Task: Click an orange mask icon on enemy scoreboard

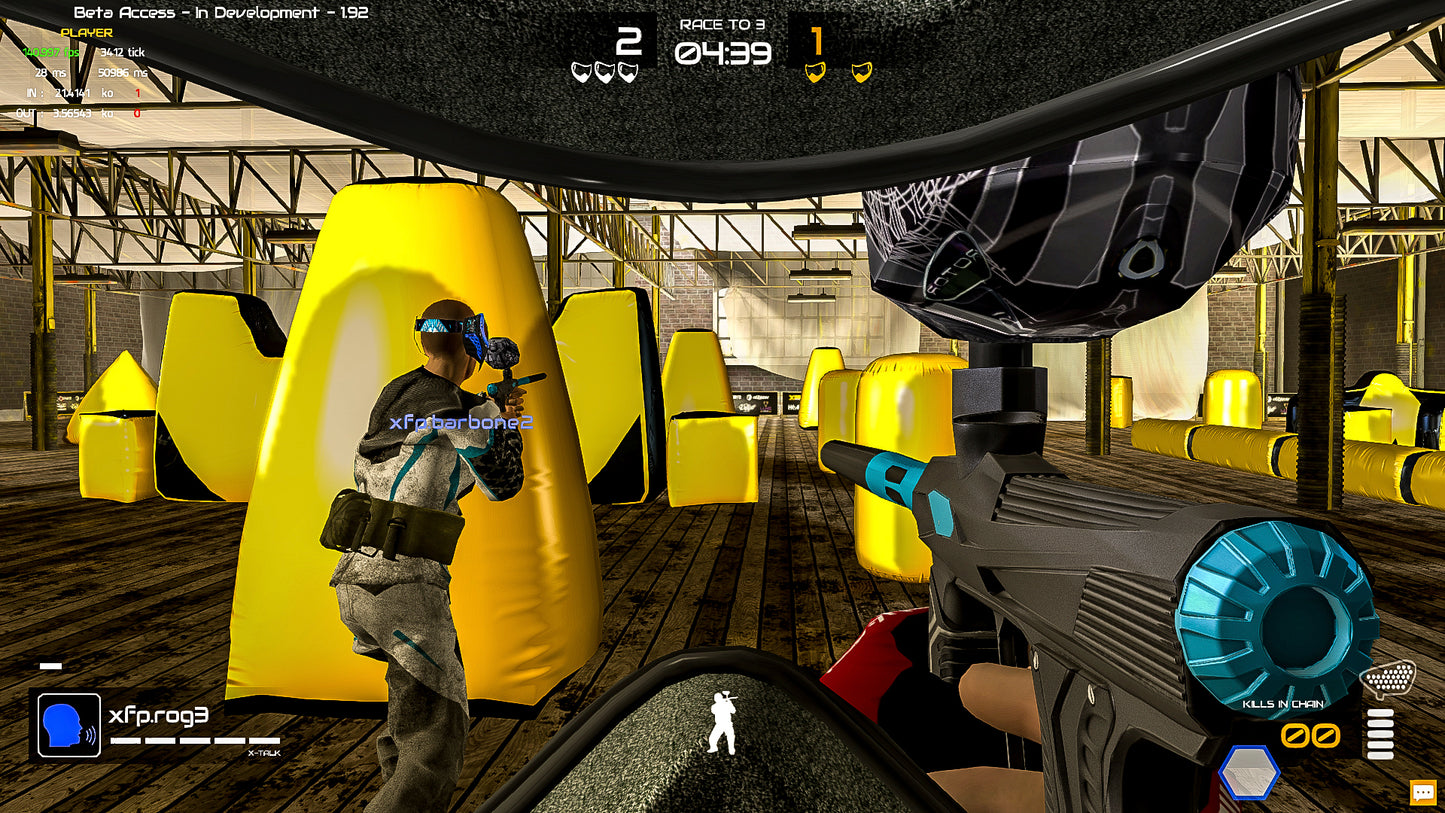Action: coord(815,72)
